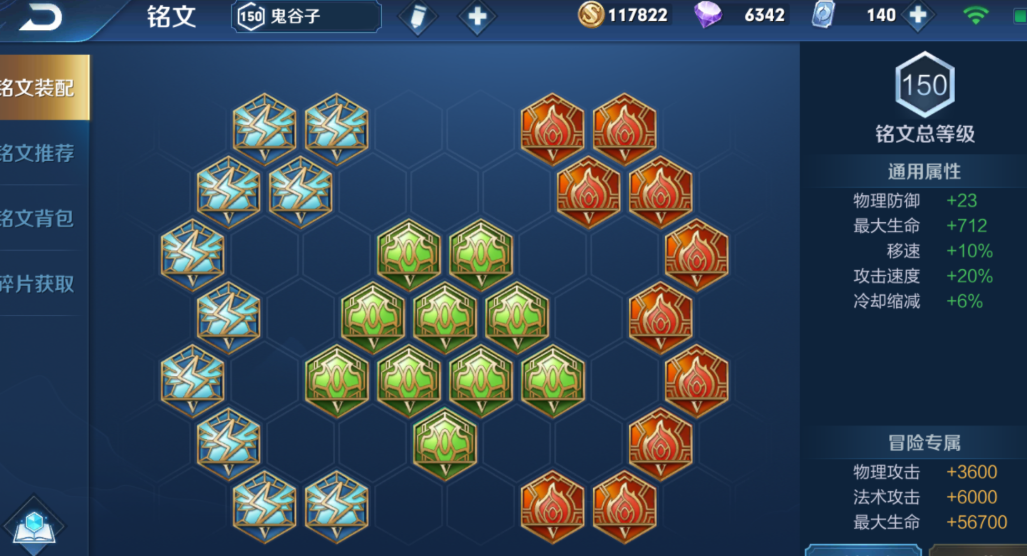Add a new rune page
Image resolution: width=1027 pixels, height=556 pixels.
click(x=476, y=17)
